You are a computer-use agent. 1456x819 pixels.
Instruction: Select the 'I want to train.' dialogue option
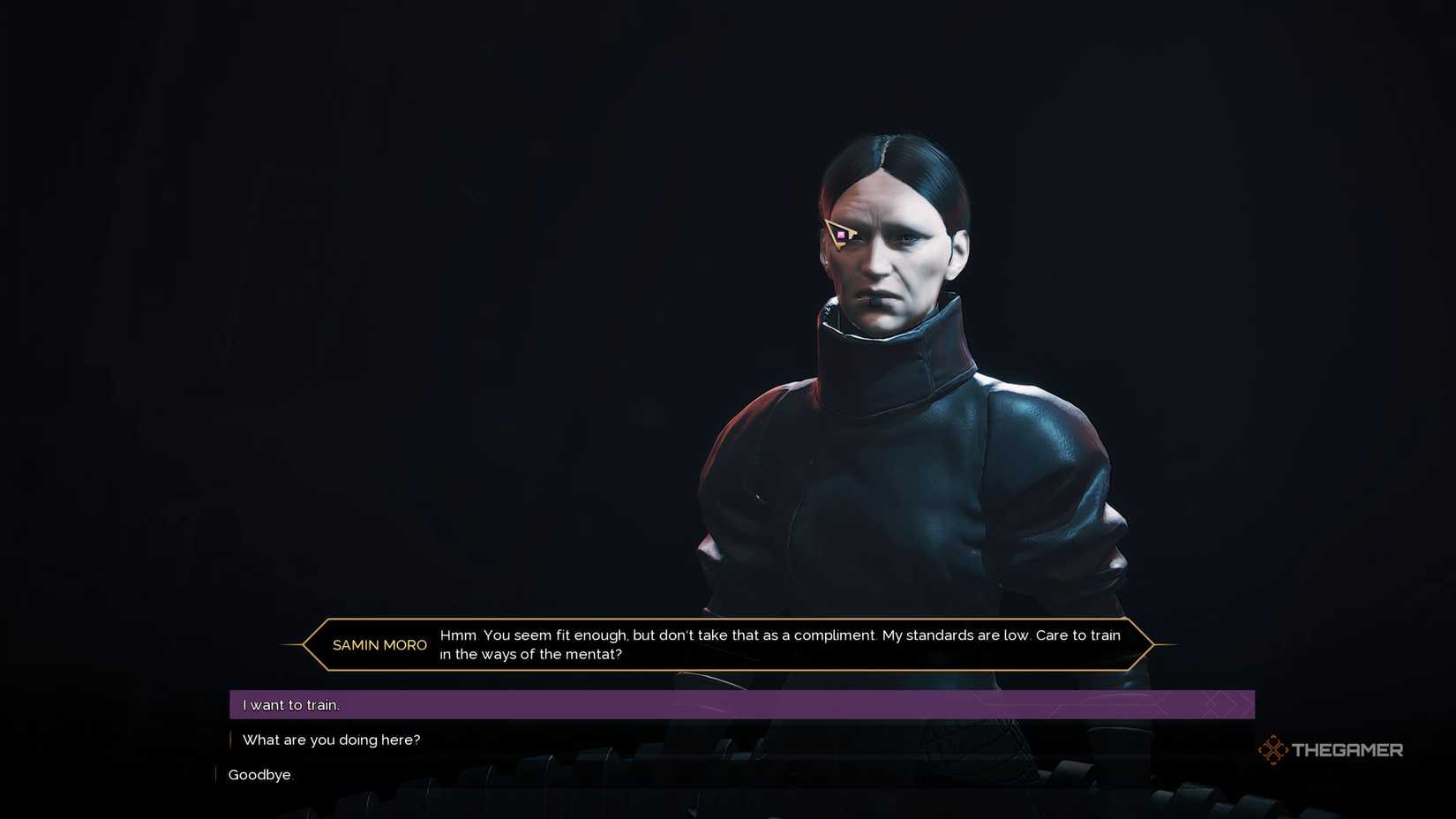[x=291, y=704]
